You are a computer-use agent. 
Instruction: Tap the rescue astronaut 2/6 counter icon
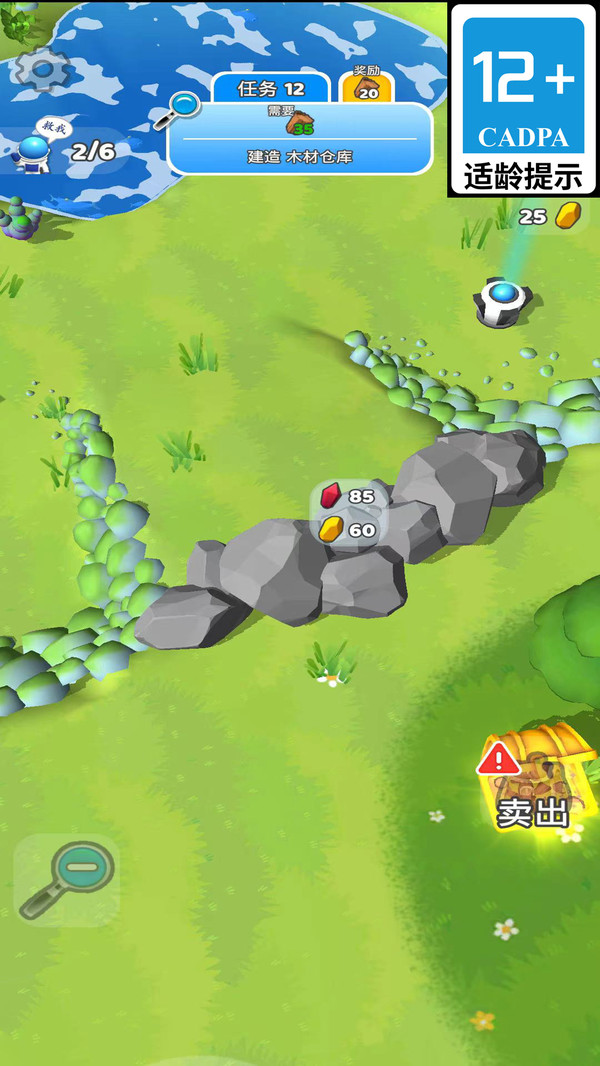(34, 150)
